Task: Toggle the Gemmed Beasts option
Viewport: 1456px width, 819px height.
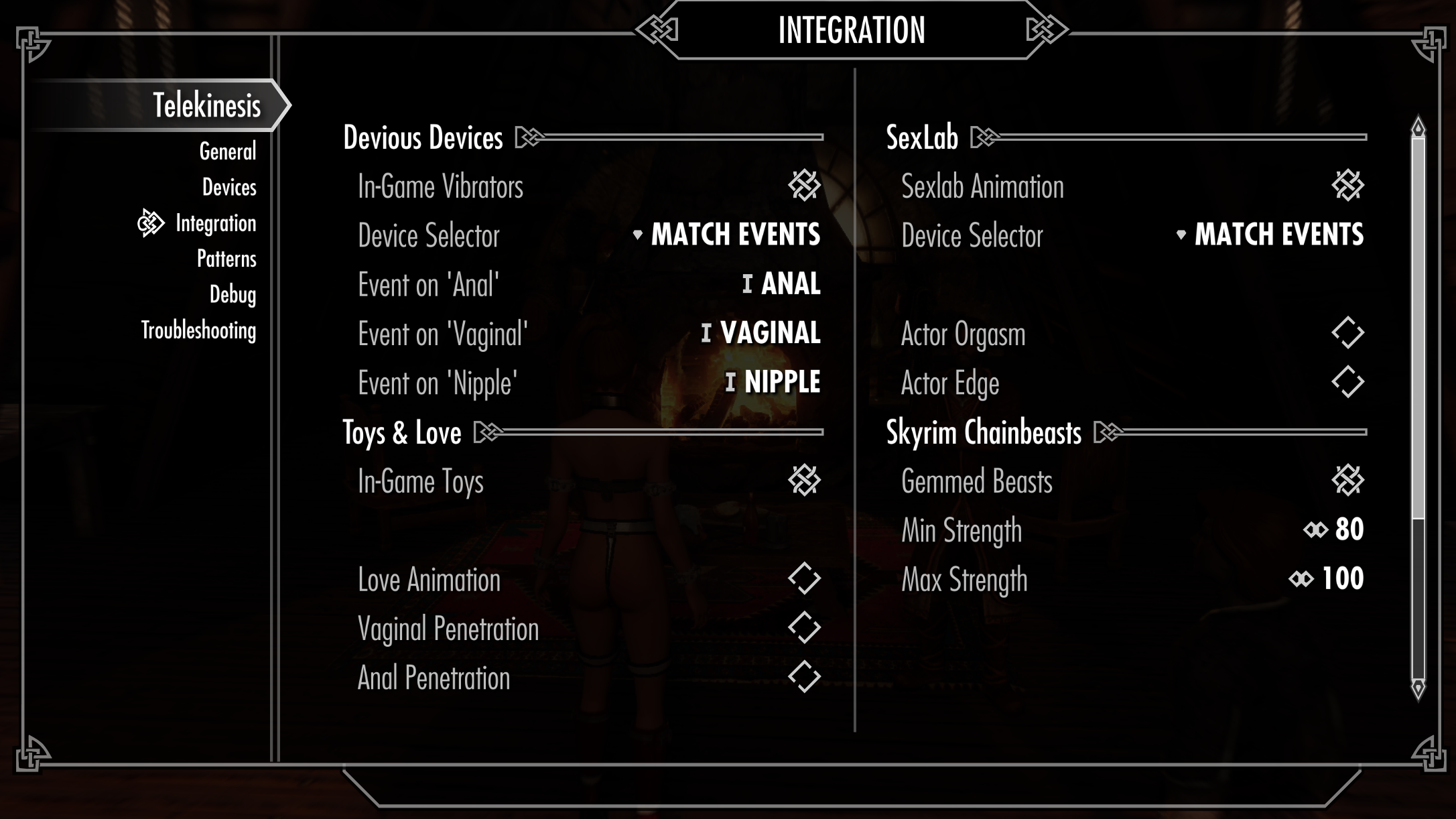Action: 1347,481
